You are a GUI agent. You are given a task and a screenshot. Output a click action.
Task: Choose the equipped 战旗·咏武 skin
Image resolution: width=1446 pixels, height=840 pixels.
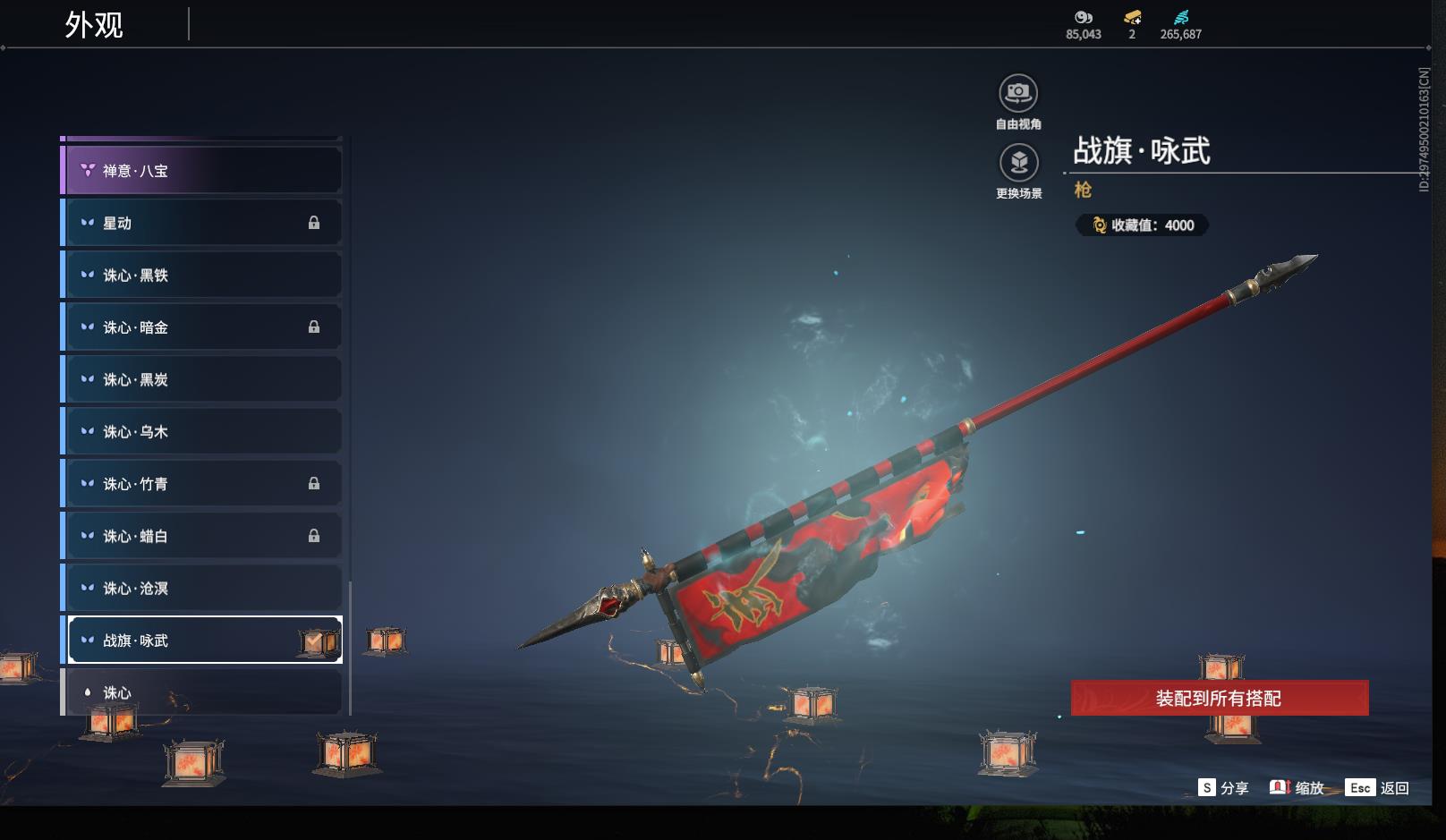tap(203, 640)
